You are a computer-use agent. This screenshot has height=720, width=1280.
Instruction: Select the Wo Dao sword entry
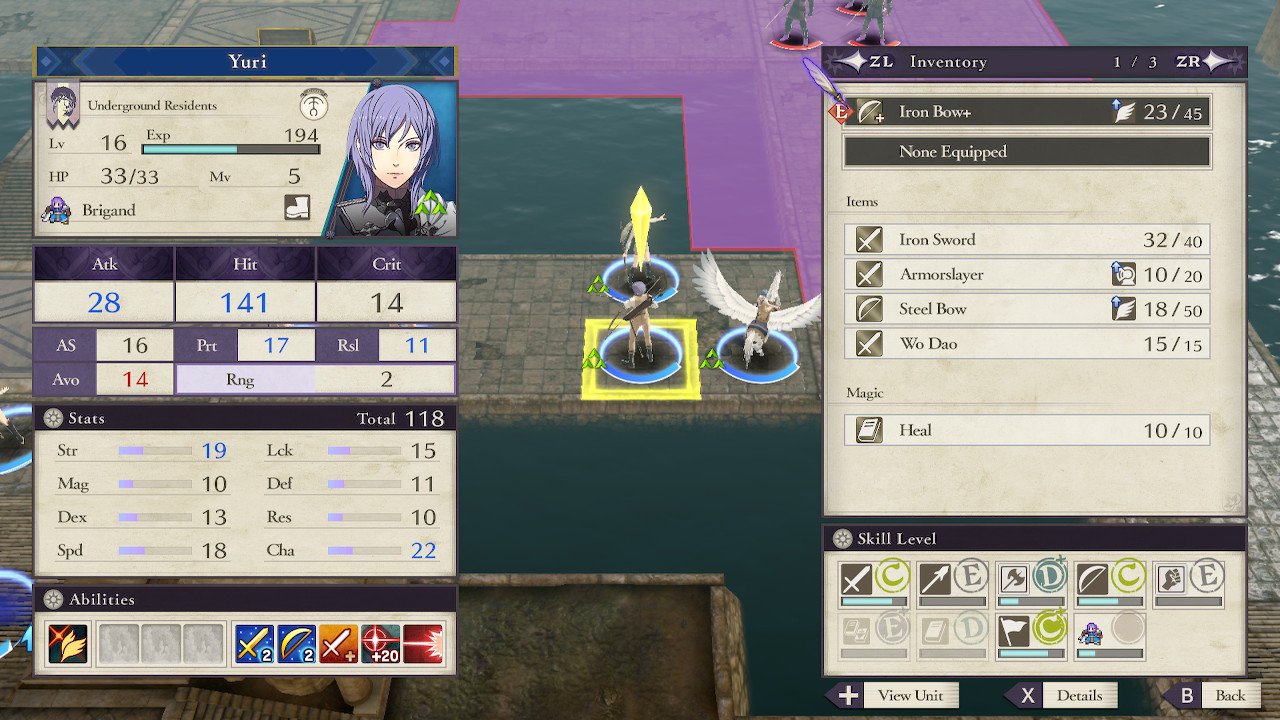1027,344
